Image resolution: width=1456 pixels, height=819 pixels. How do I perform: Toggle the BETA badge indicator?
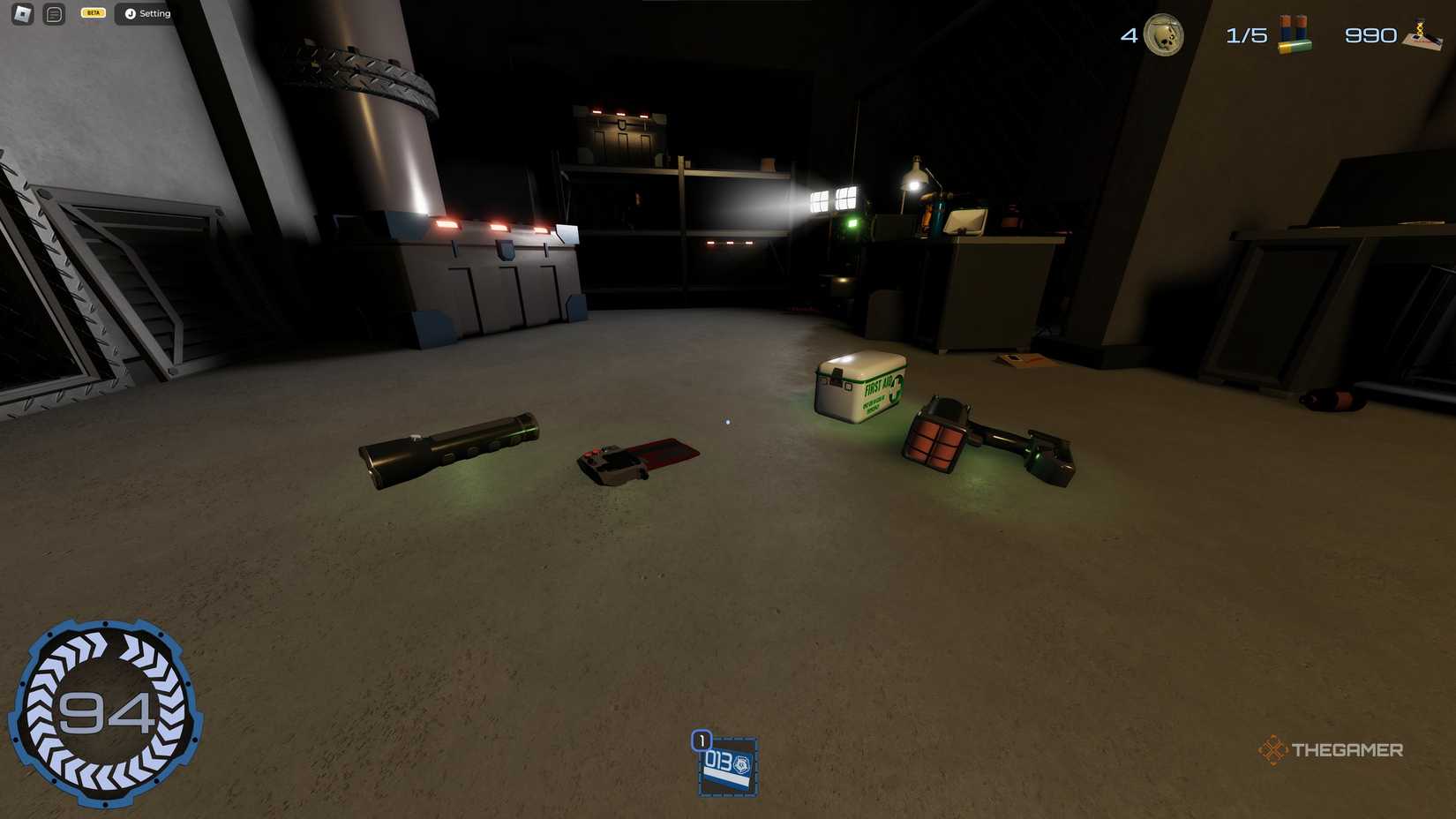pos(92,12)
